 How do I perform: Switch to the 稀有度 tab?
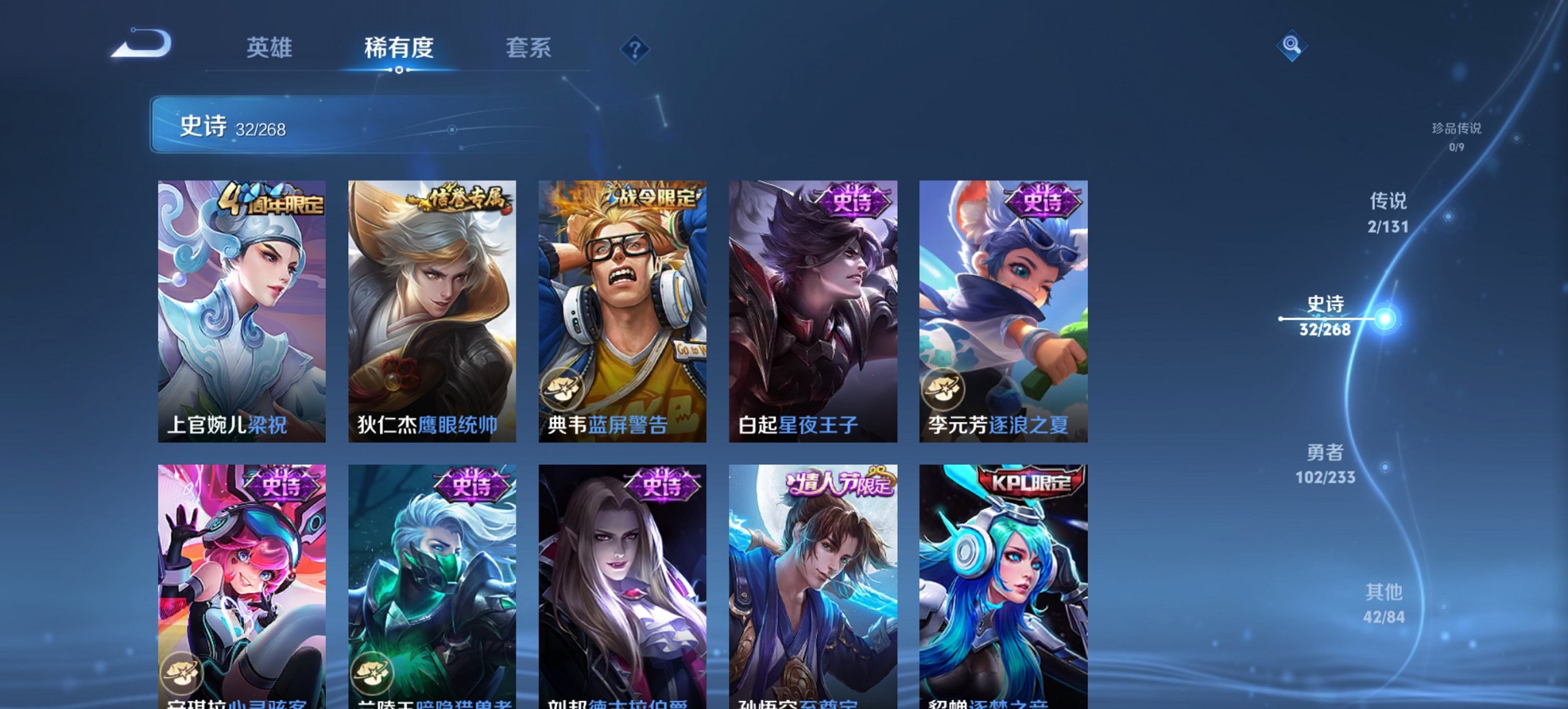(x=399, y=48)
